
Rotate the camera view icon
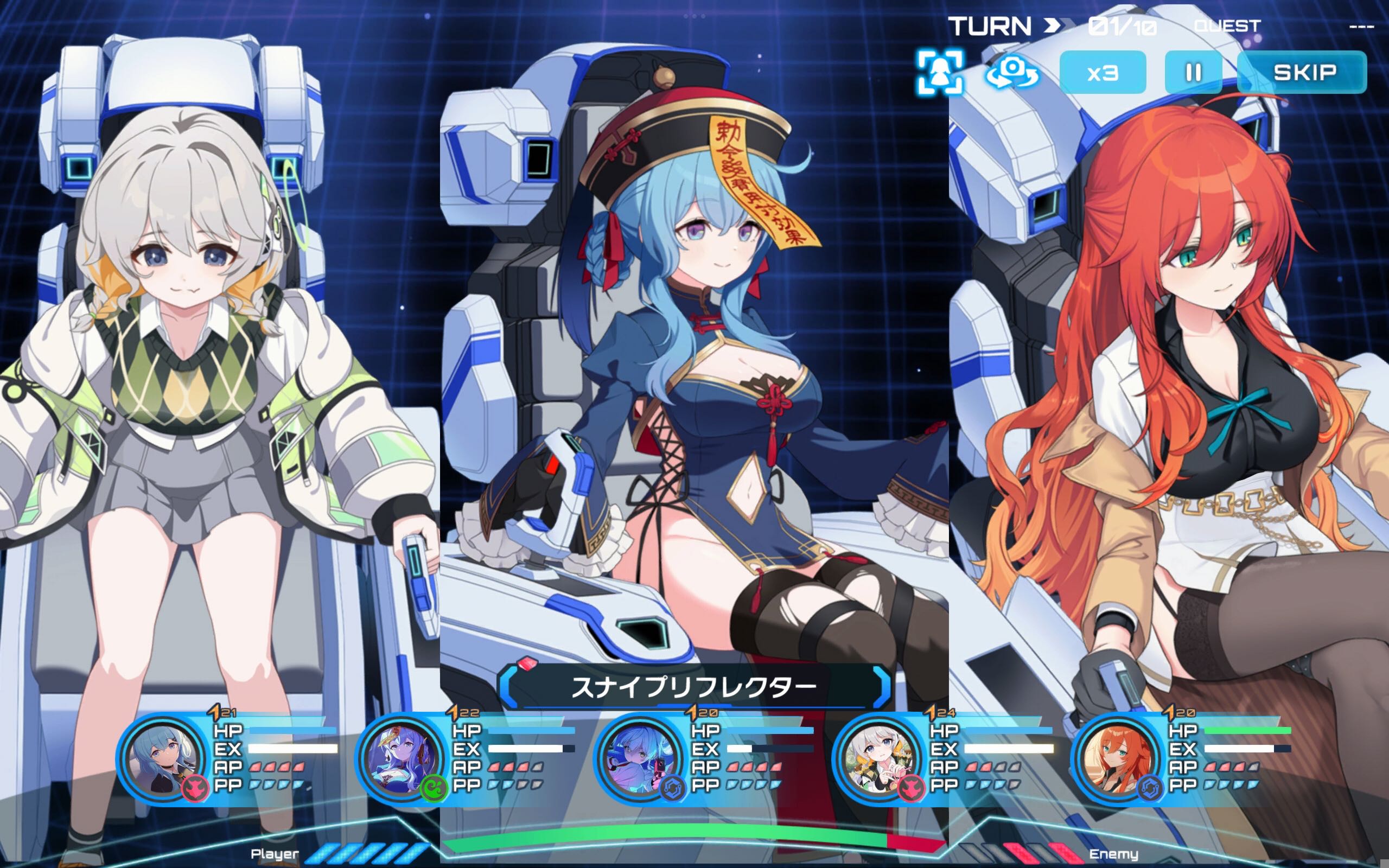1012,72
